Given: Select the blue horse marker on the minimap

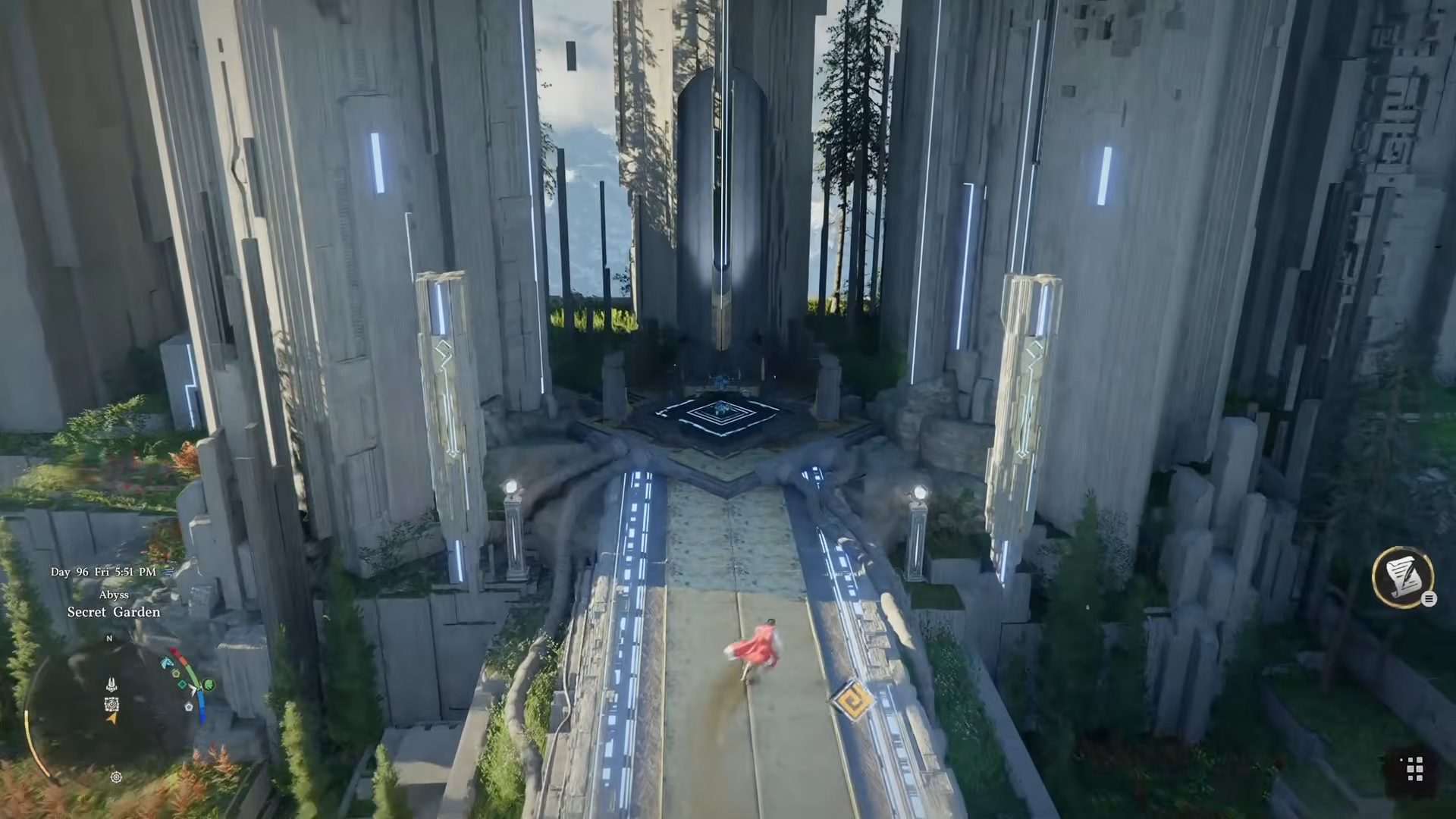Looking at the screenshot, I should click(x=167, y=664).
